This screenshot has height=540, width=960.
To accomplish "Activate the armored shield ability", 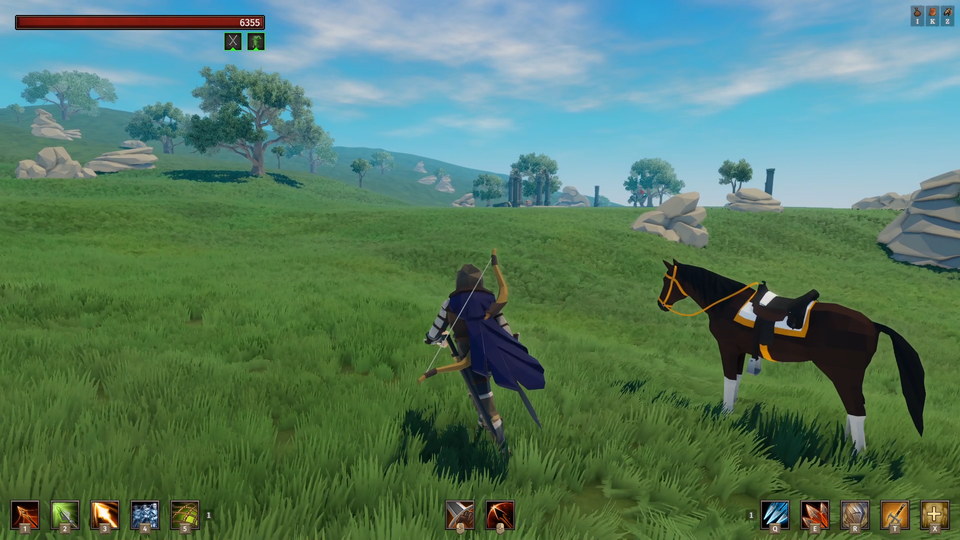I will tap(855, 514).
